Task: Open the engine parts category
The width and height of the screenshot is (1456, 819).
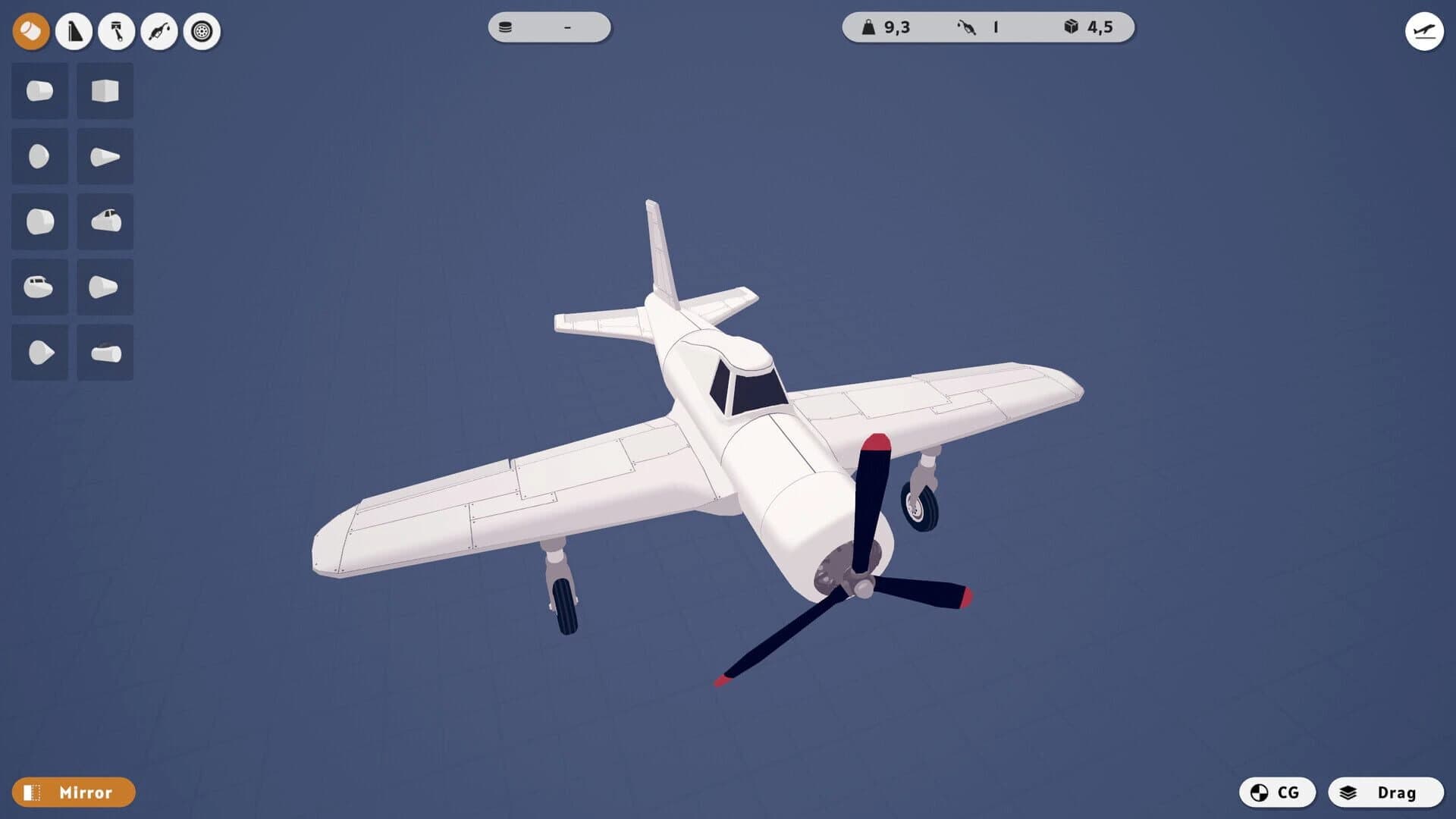Action: tap(115, 31)
